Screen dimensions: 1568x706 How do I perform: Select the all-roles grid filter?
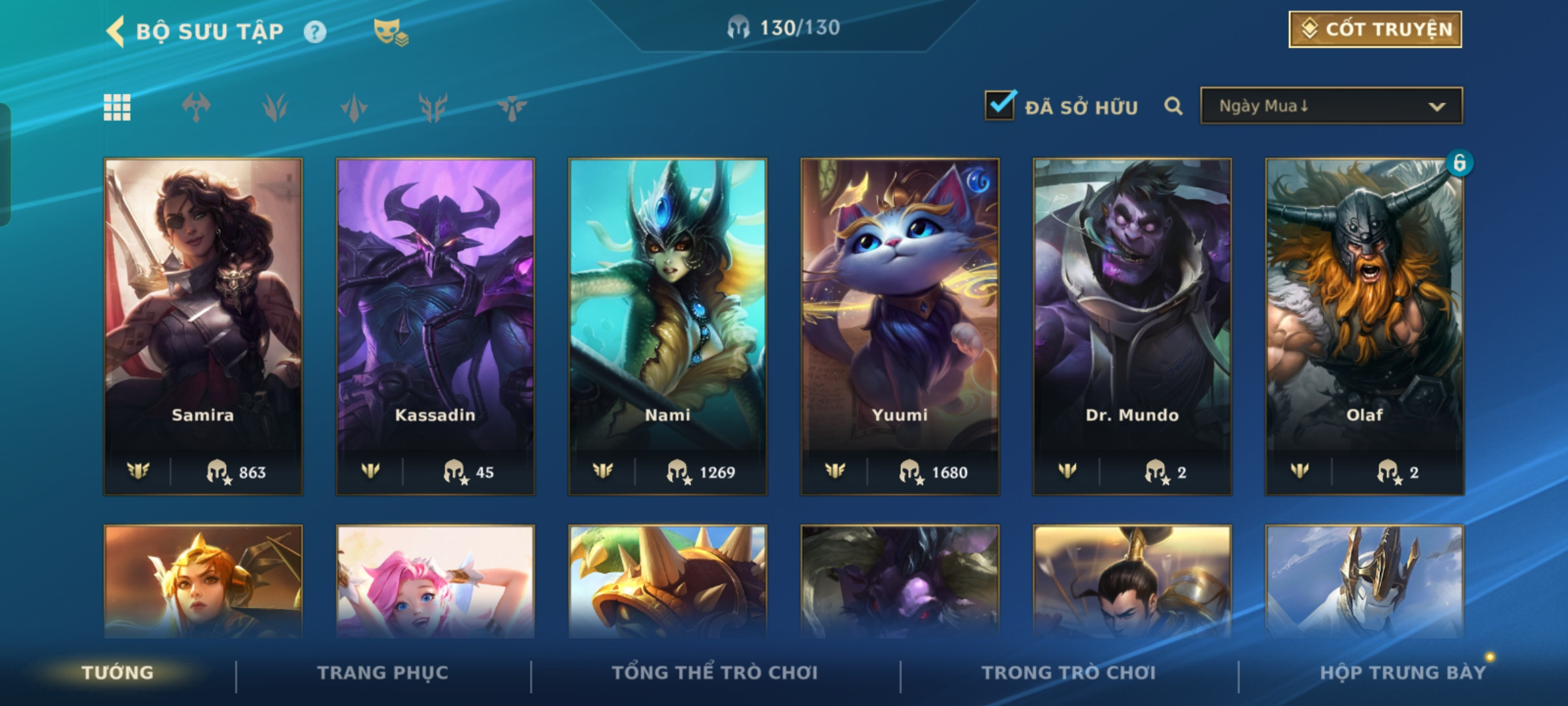[118, 107]
